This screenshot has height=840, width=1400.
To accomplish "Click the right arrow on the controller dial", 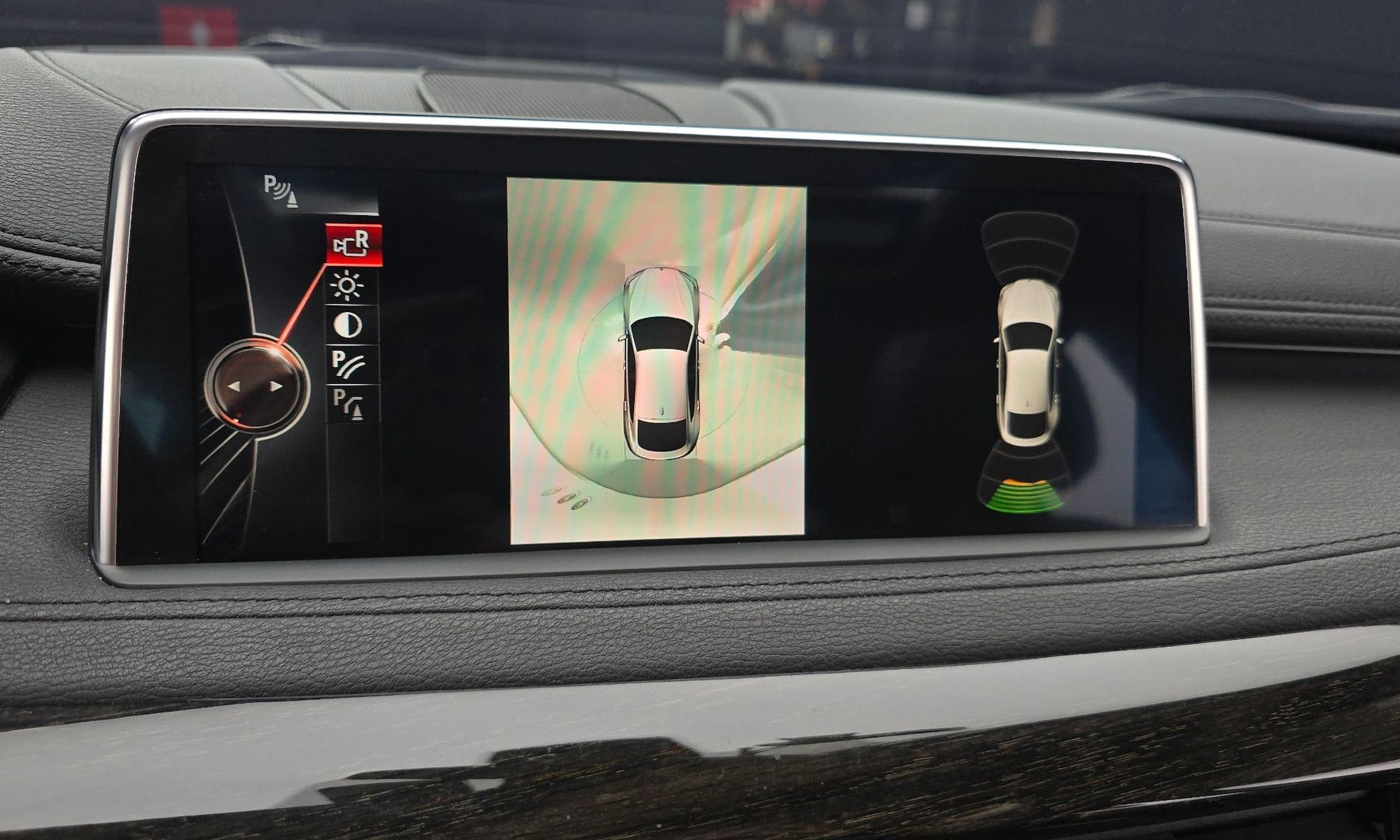I will (x=277, y=386).
